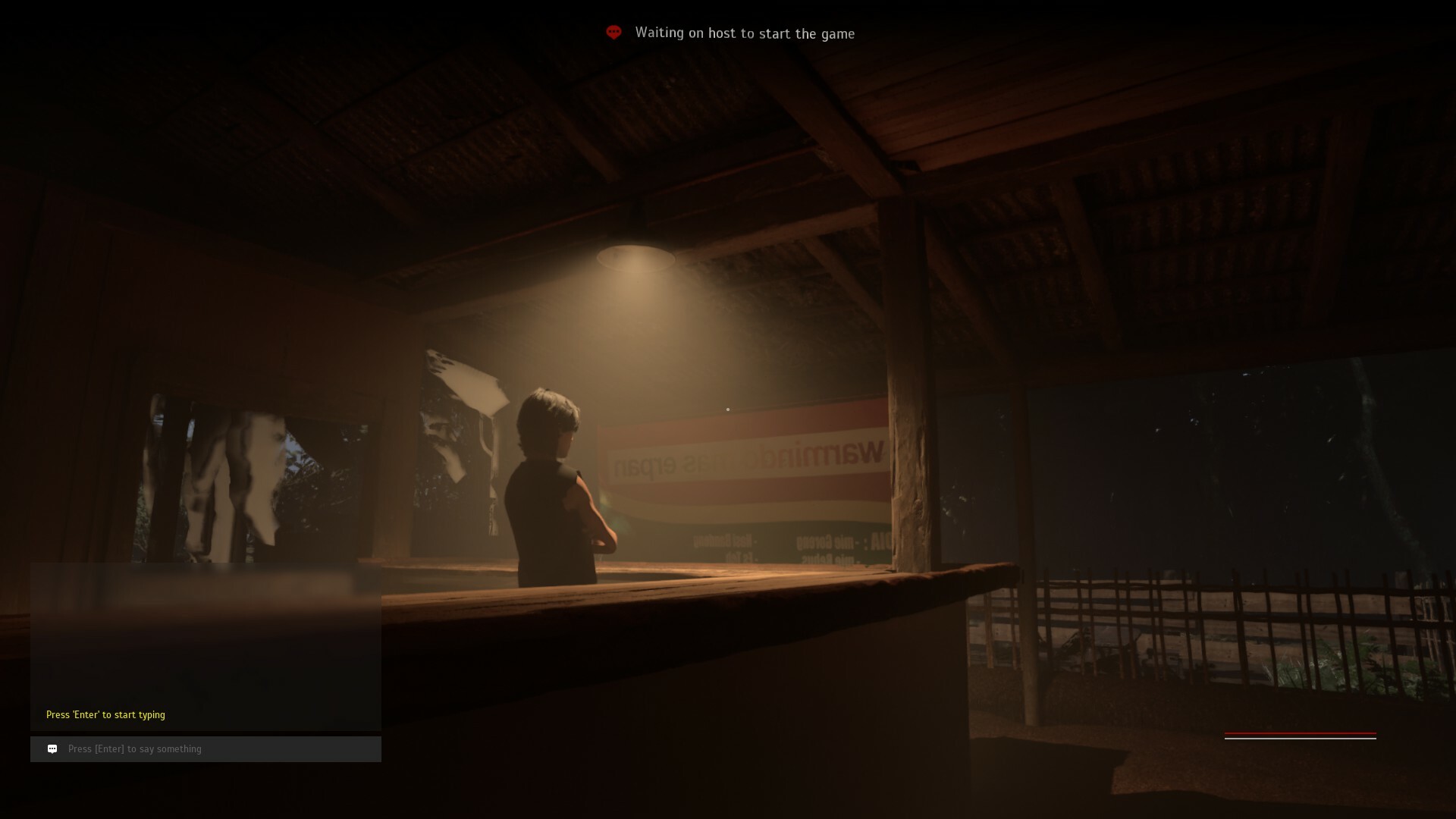Select the 'Waiting on host to start the game' header
Screen dimensions: 1456x819
(745, 33)
